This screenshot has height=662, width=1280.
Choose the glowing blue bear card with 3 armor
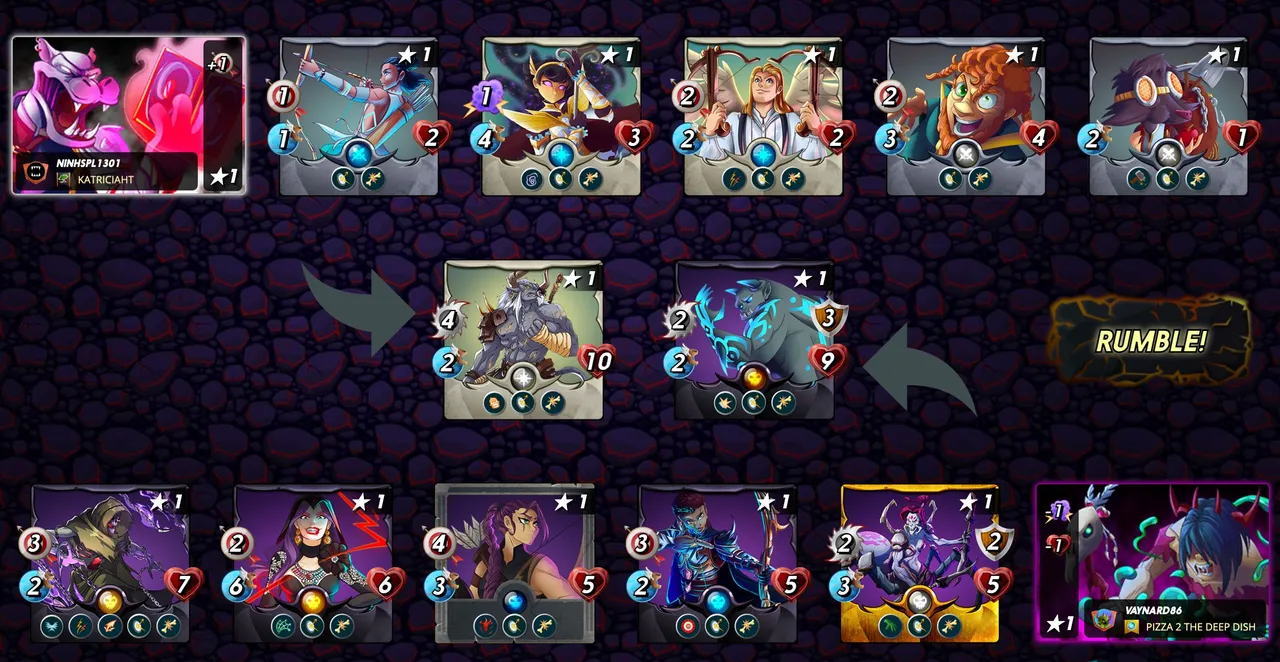[754, 340]
